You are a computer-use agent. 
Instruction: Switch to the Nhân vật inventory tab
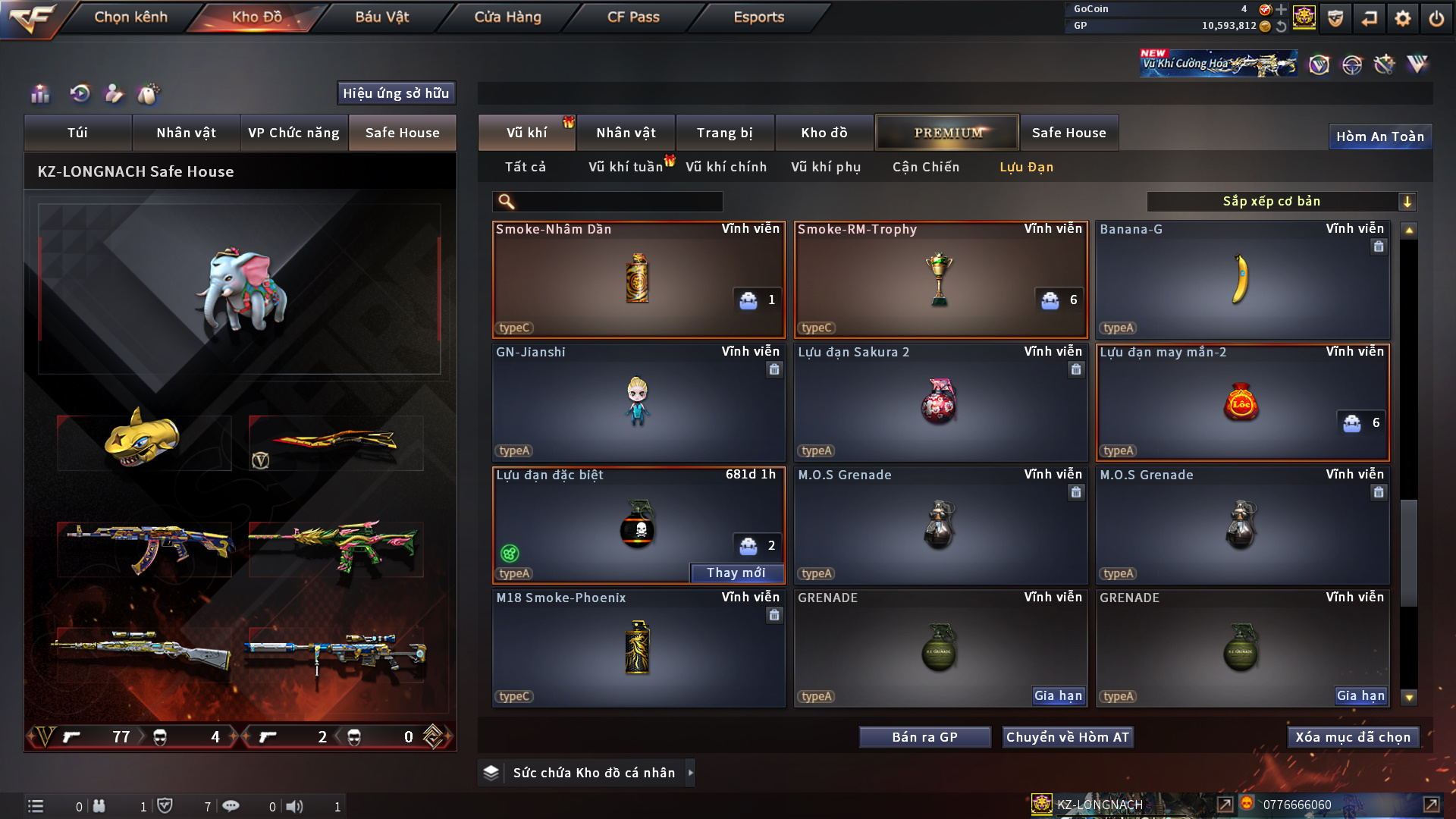(x=626, y=133)
